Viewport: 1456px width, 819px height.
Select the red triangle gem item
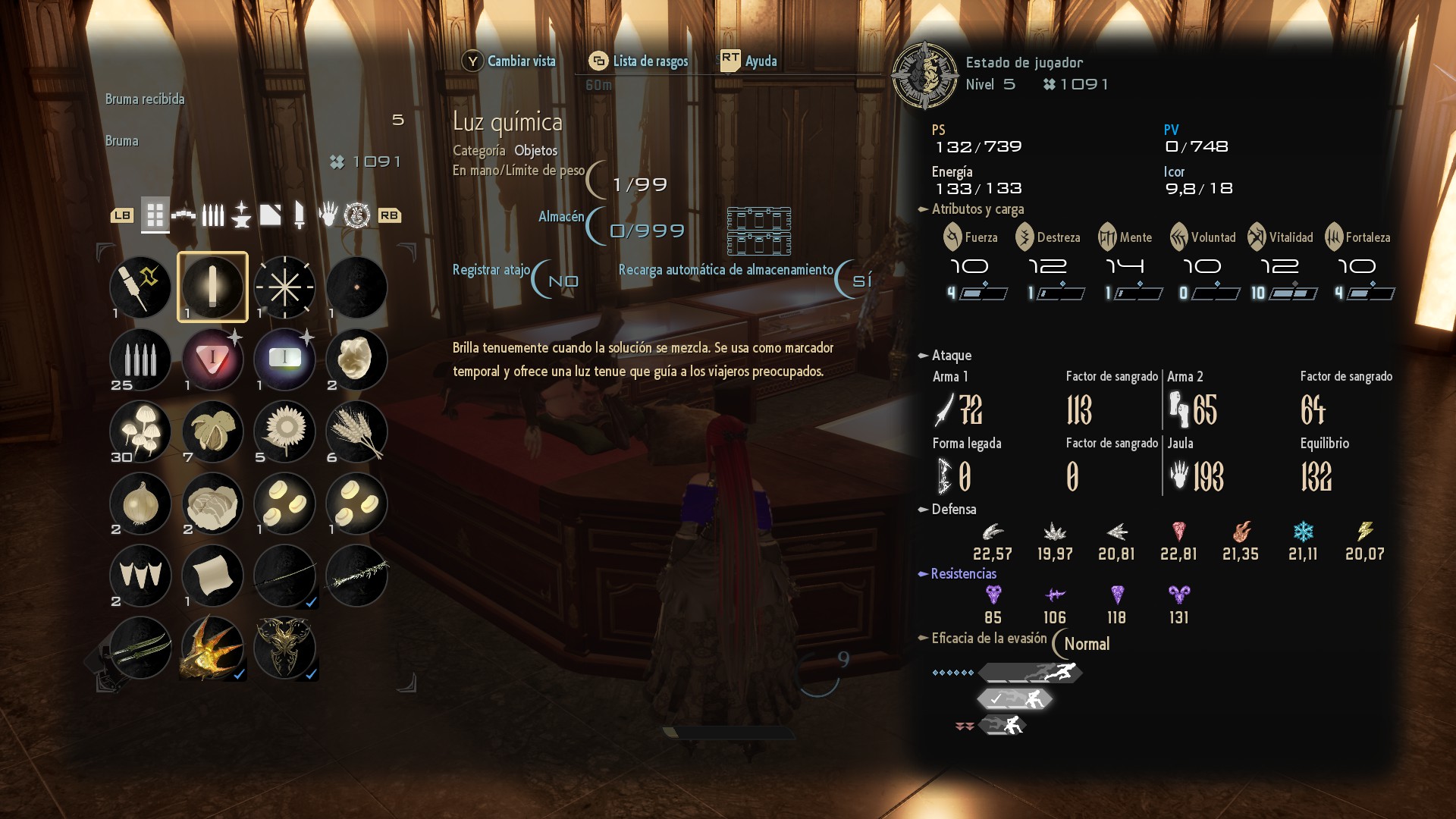(212, 359)
